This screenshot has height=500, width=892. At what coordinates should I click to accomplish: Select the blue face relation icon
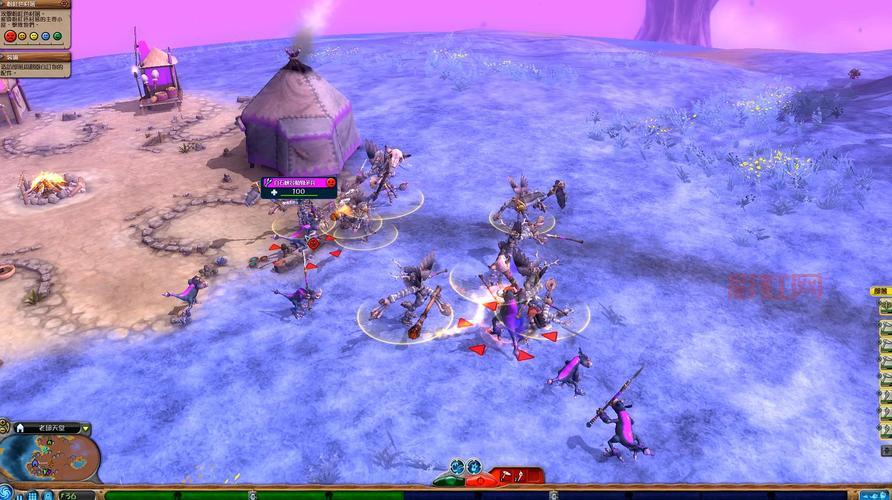pyautogui.click(x=46, y=37)
